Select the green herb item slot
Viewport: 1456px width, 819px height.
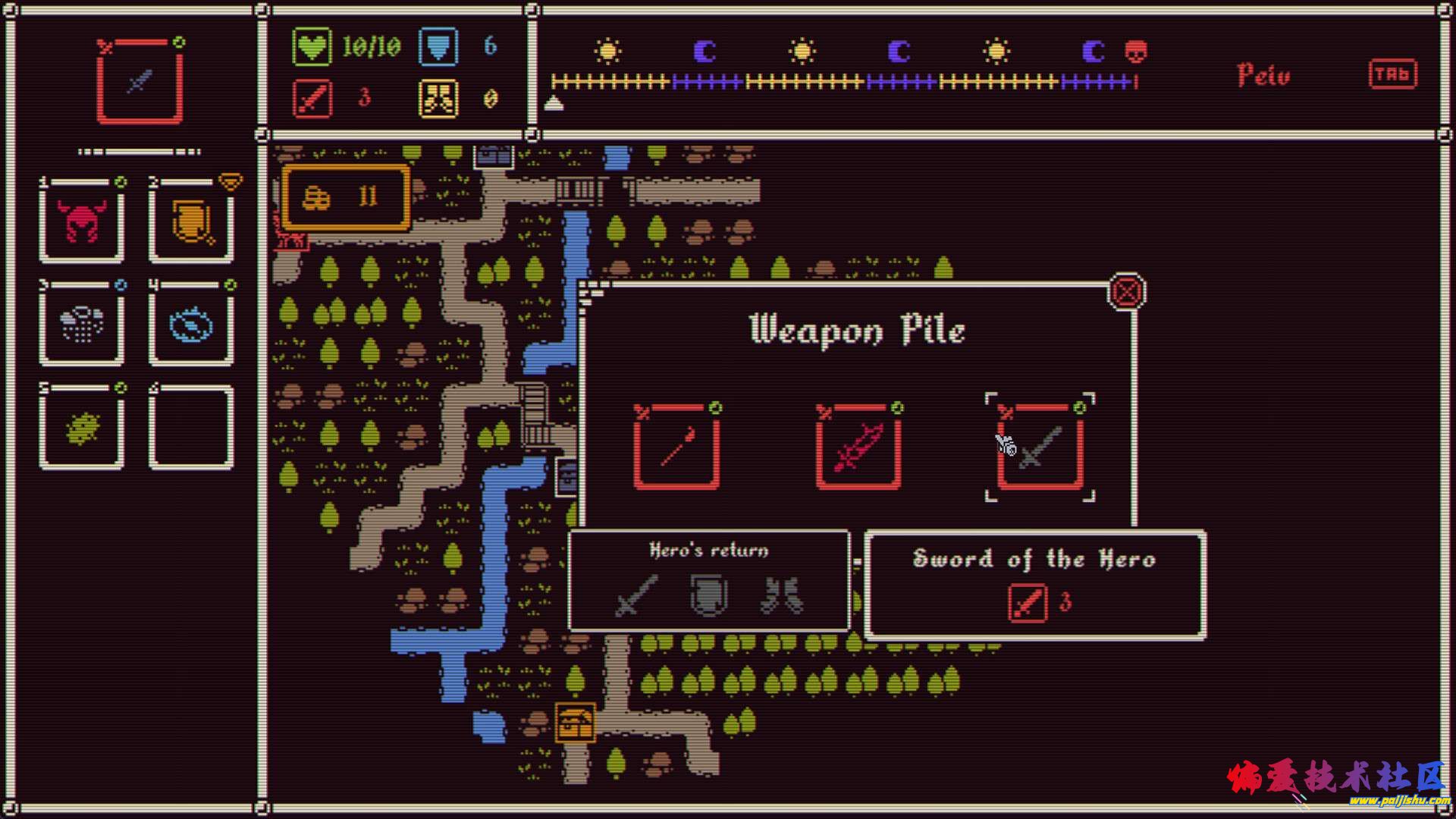(x=82, y=428)
